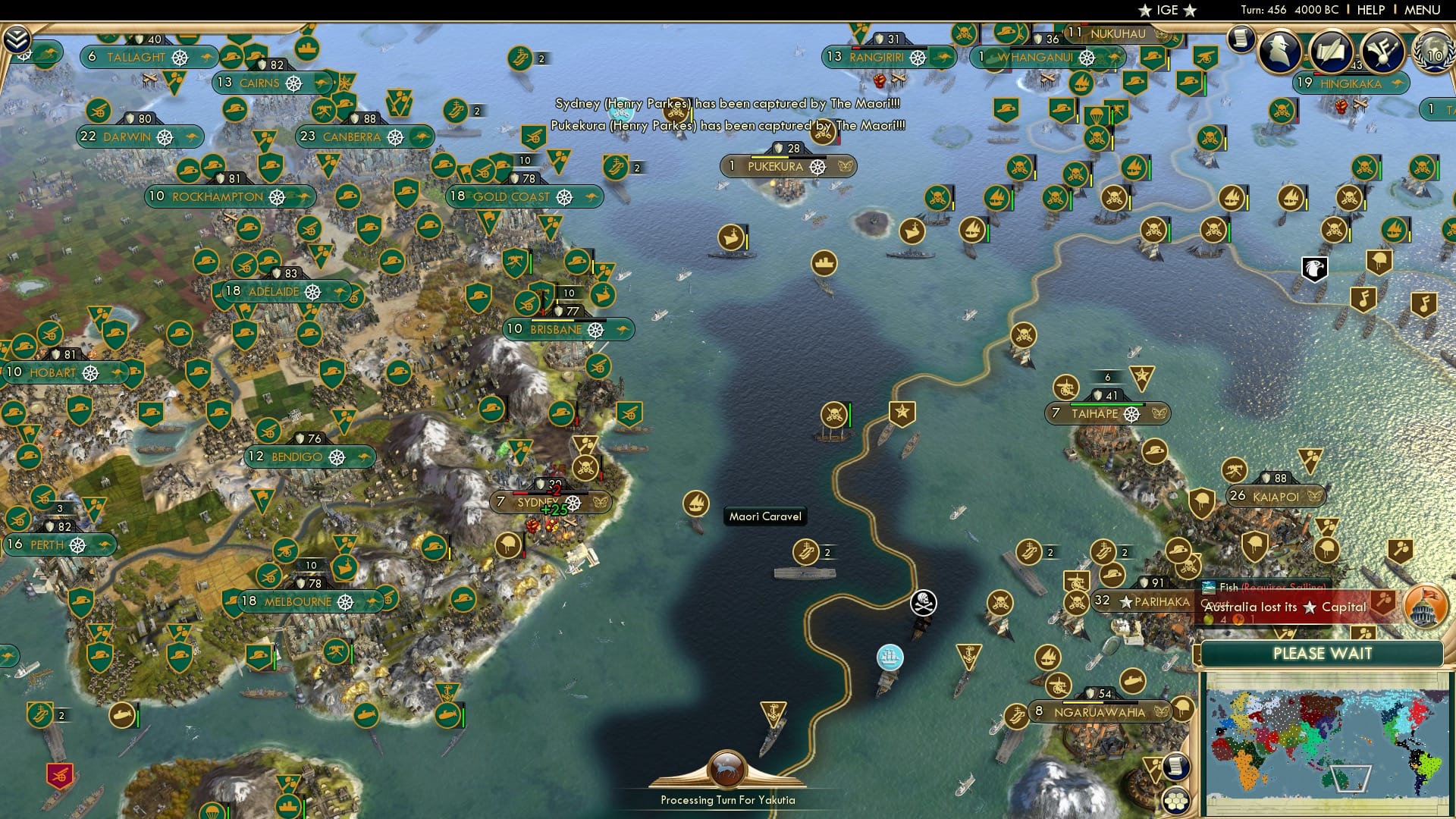Open the Great Works scroll-and-quill icon
The height and width of the screenshot is (819, 1456).
pyautogui.click(x=1331, y=53)
